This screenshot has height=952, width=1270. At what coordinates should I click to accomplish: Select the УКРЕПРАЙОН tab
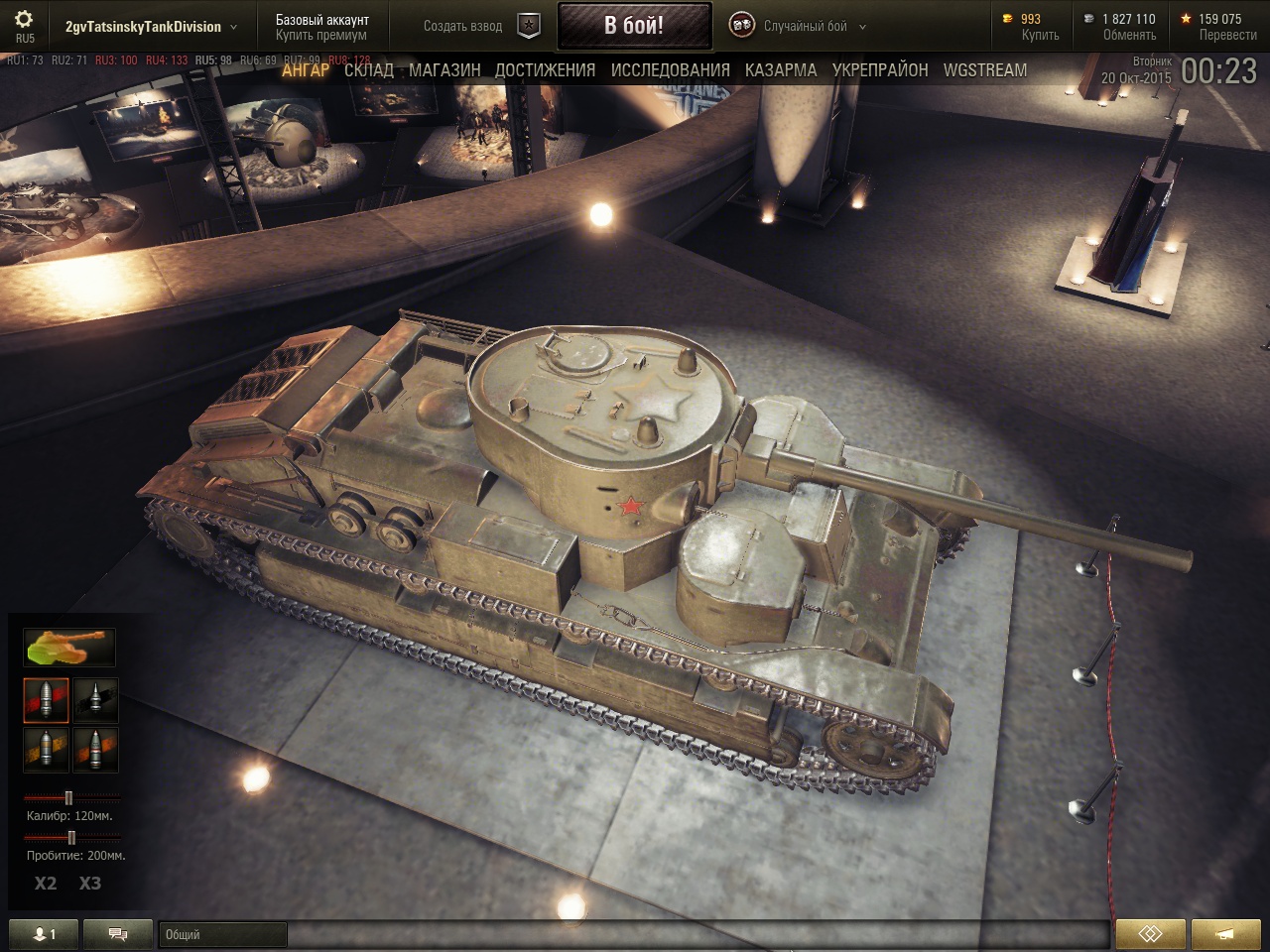[880, 70]
